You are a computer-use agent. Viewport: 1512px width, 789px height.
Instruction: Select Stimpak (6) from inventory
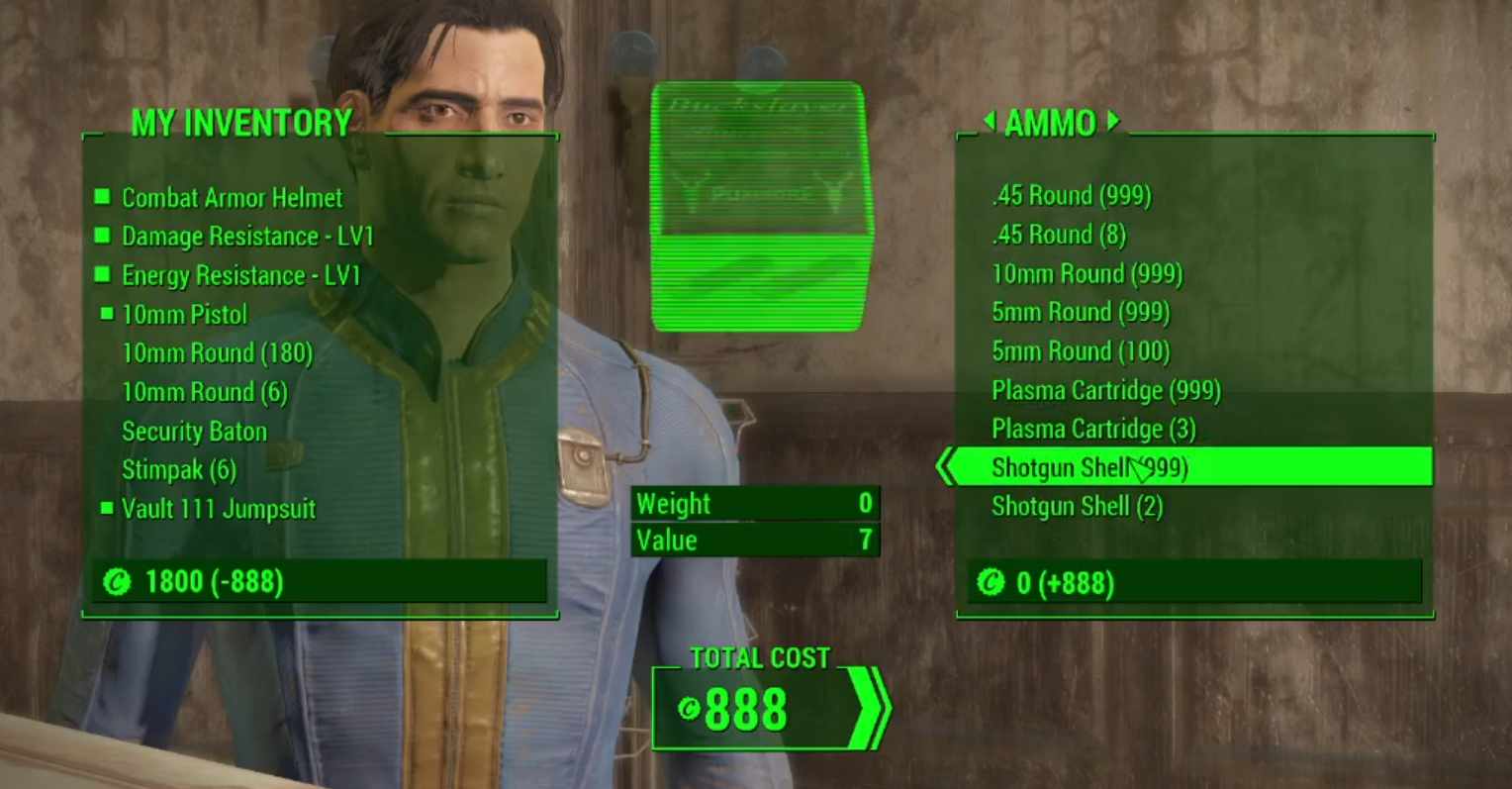(178, 470)
